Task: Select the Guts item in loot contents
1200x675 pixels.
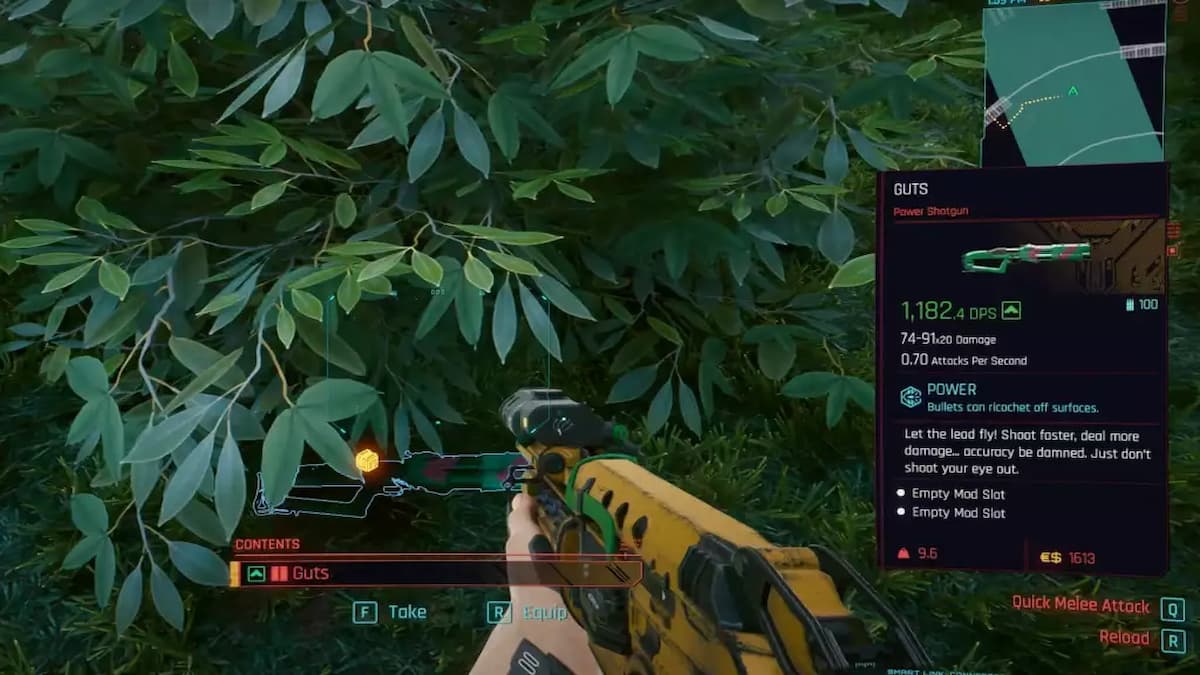Action: point(435,573)
